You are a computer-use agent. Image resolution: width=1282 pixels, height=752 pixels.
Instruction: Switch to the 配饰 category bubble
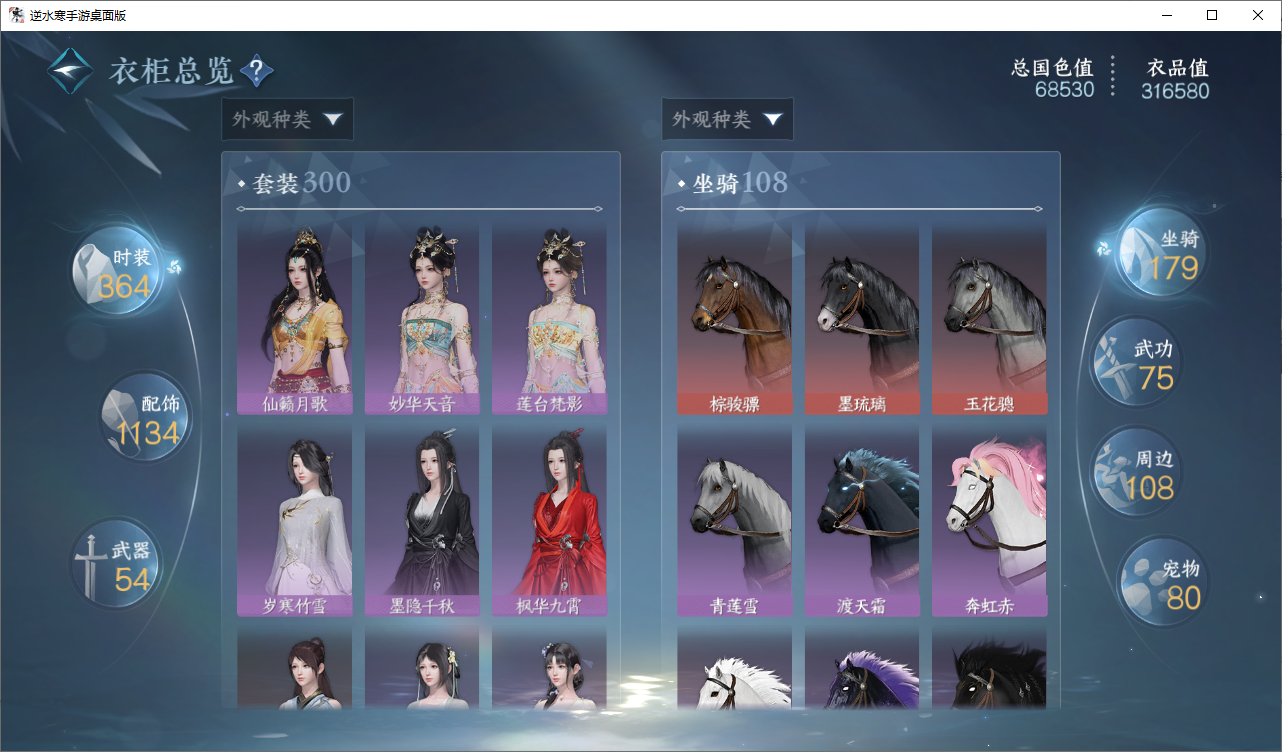pos(146,418)
